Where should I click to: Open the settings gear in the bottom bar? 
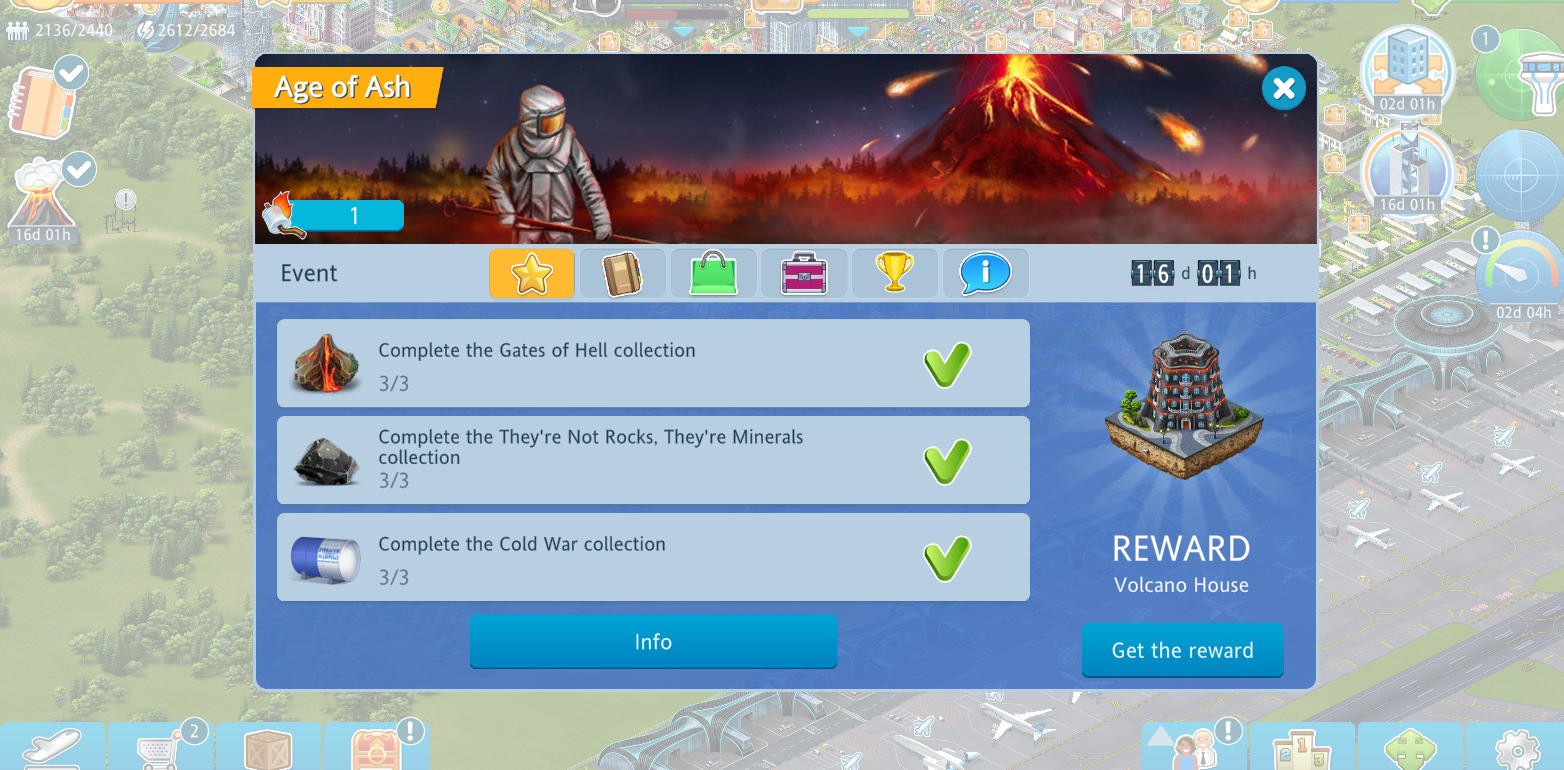(1517, 748)
